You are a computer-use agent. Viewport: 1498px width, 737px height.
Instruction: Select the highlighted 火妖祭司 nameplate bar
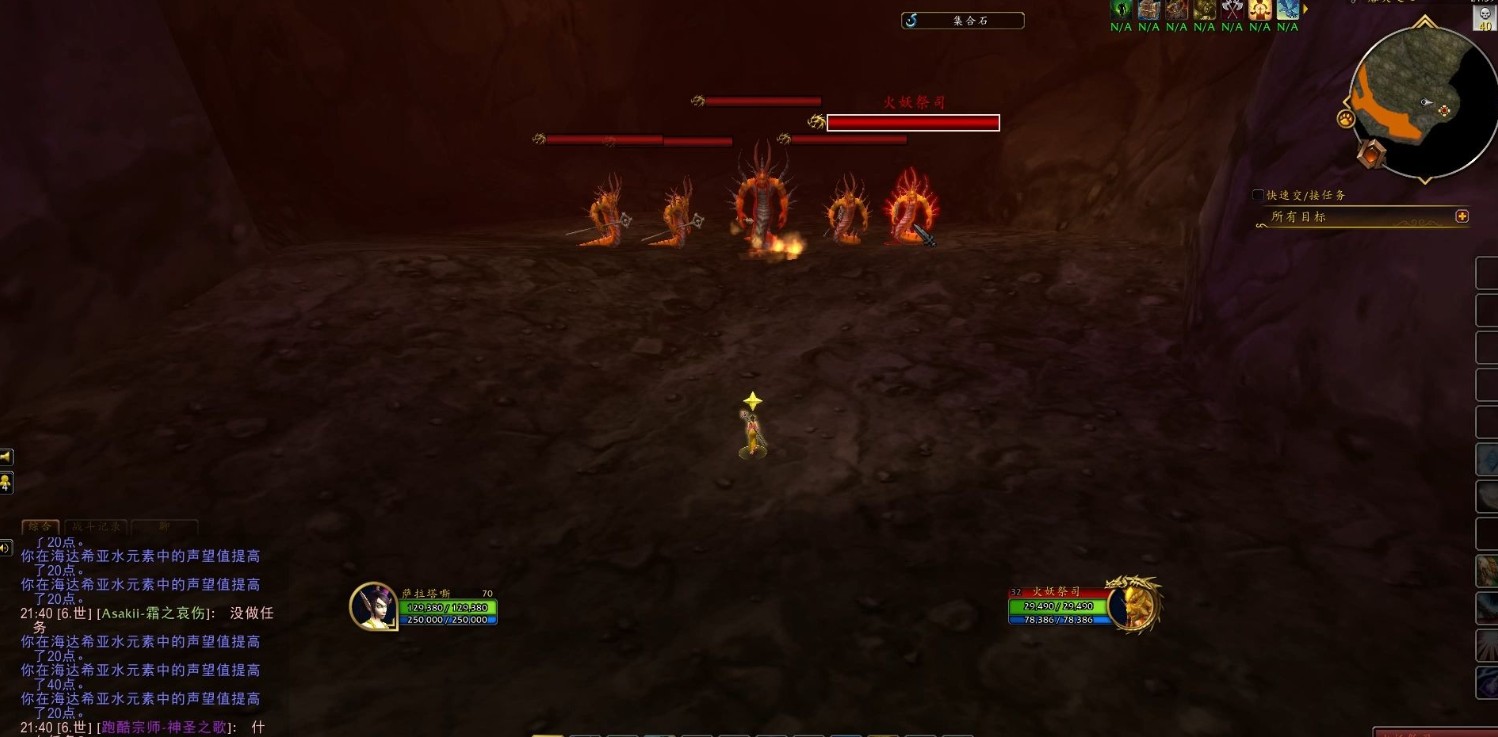912,123
